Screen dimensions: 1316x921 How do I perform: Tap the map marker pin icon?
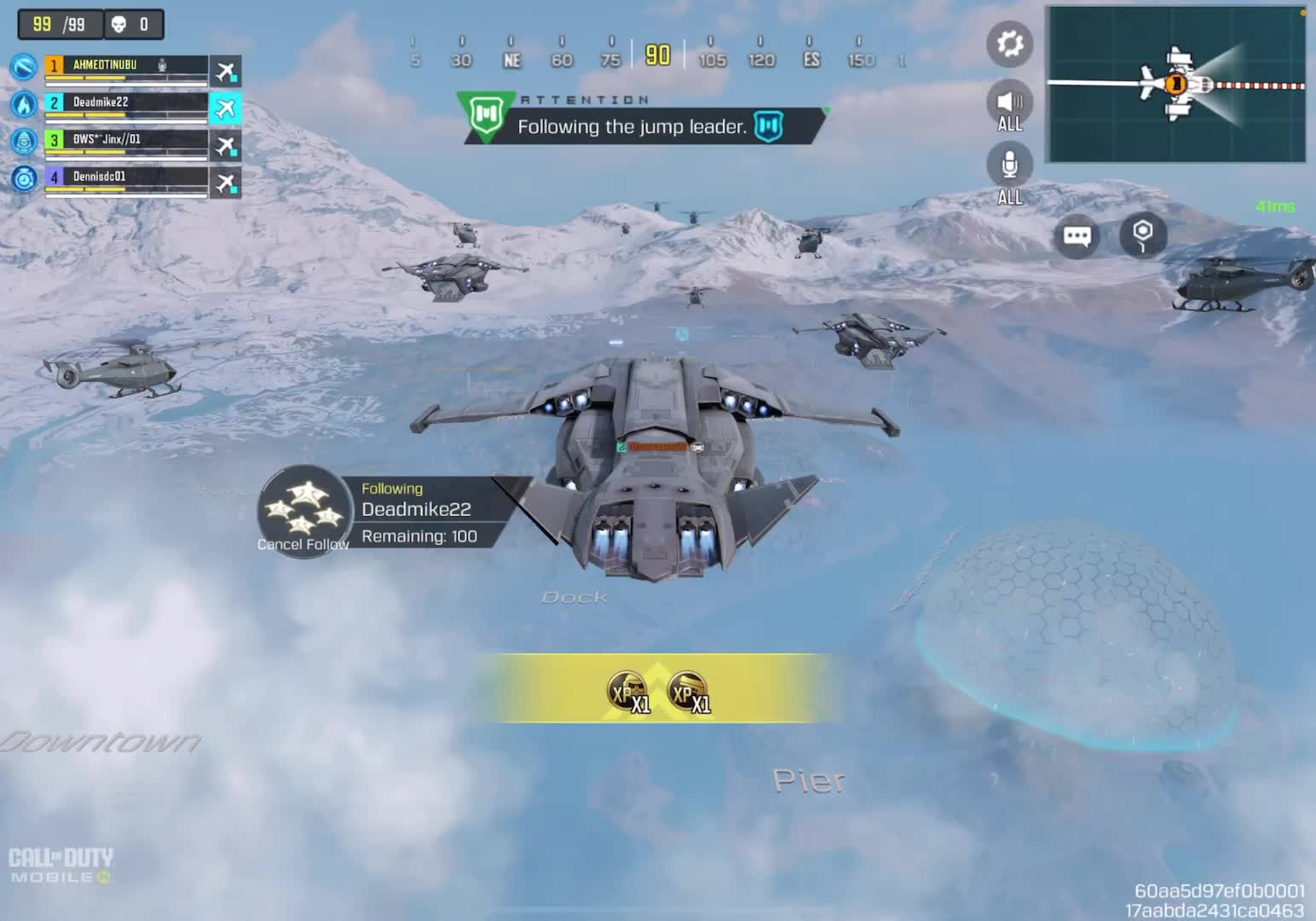coord(1143,234)
